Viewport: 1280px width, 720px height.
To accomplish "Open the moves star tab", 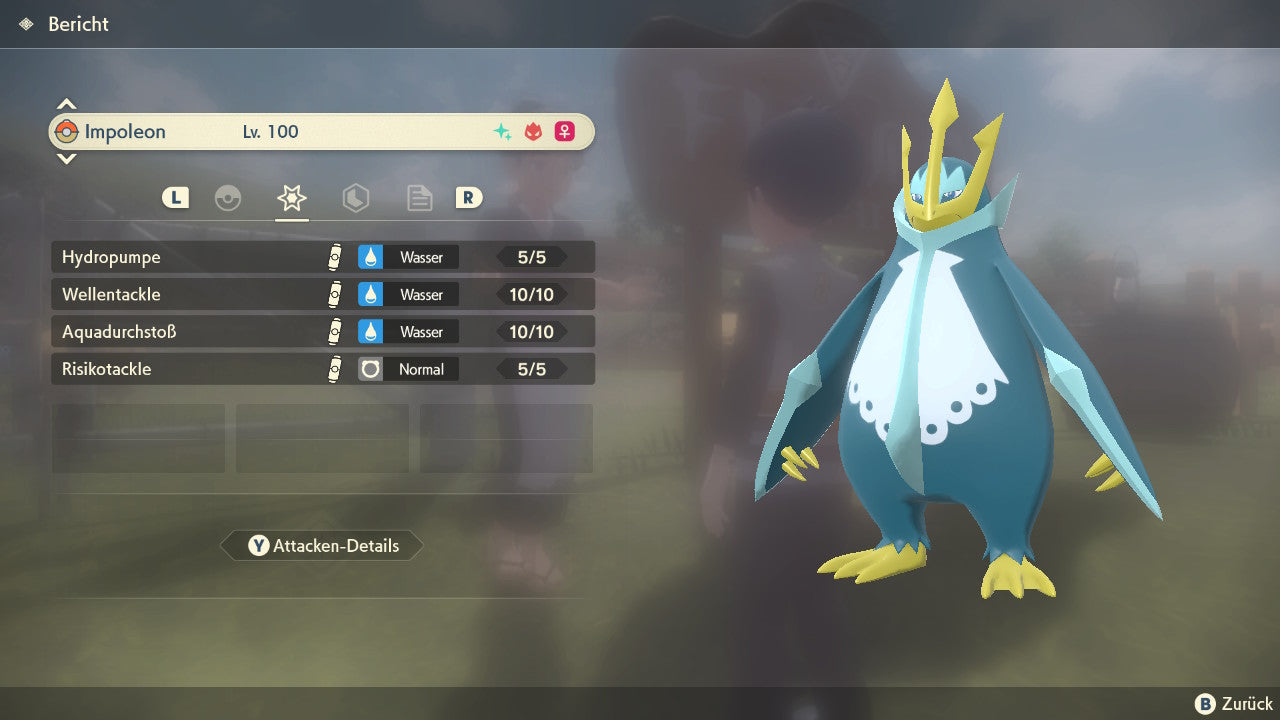I will pyautogui.click(x=292, y=198).
